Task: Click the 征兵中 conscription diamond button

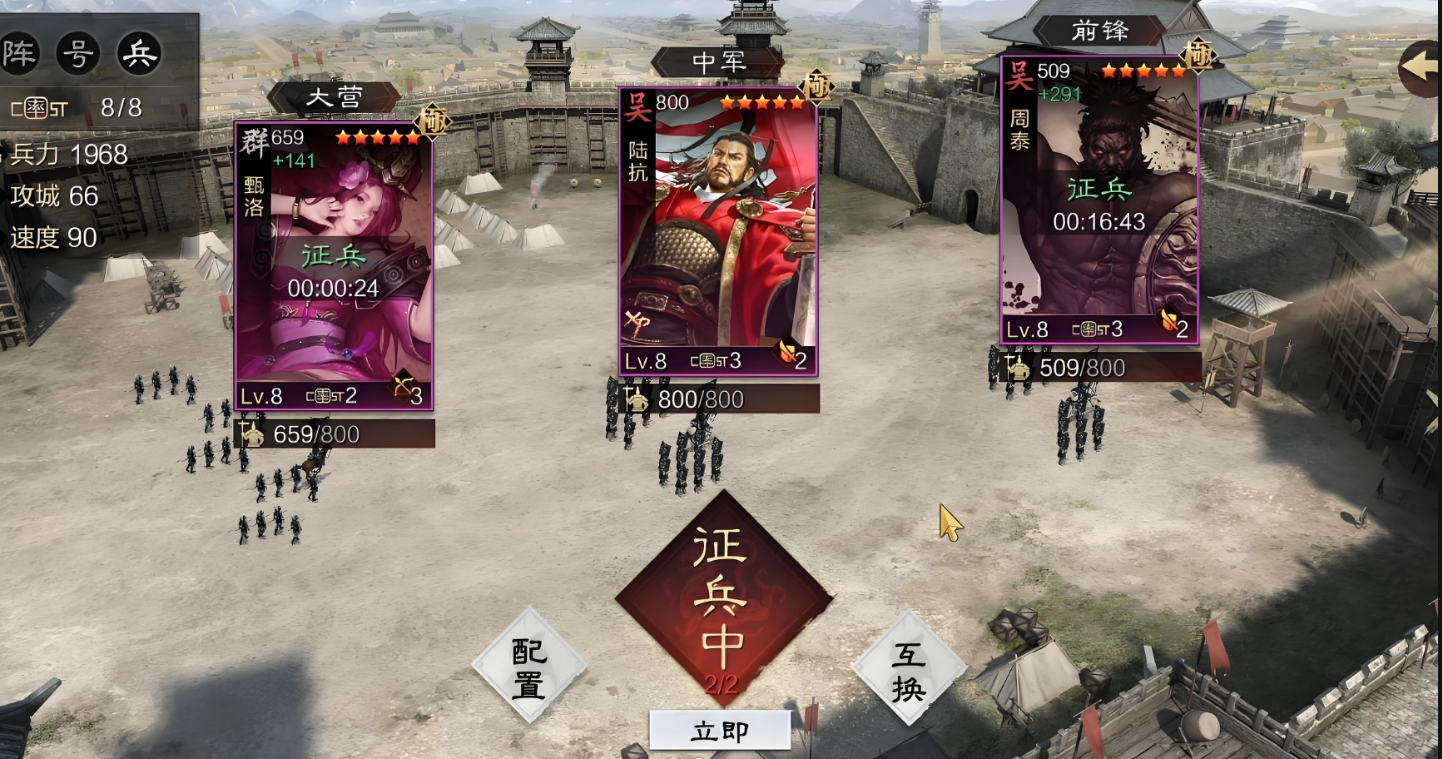Action: click(723, 600)
